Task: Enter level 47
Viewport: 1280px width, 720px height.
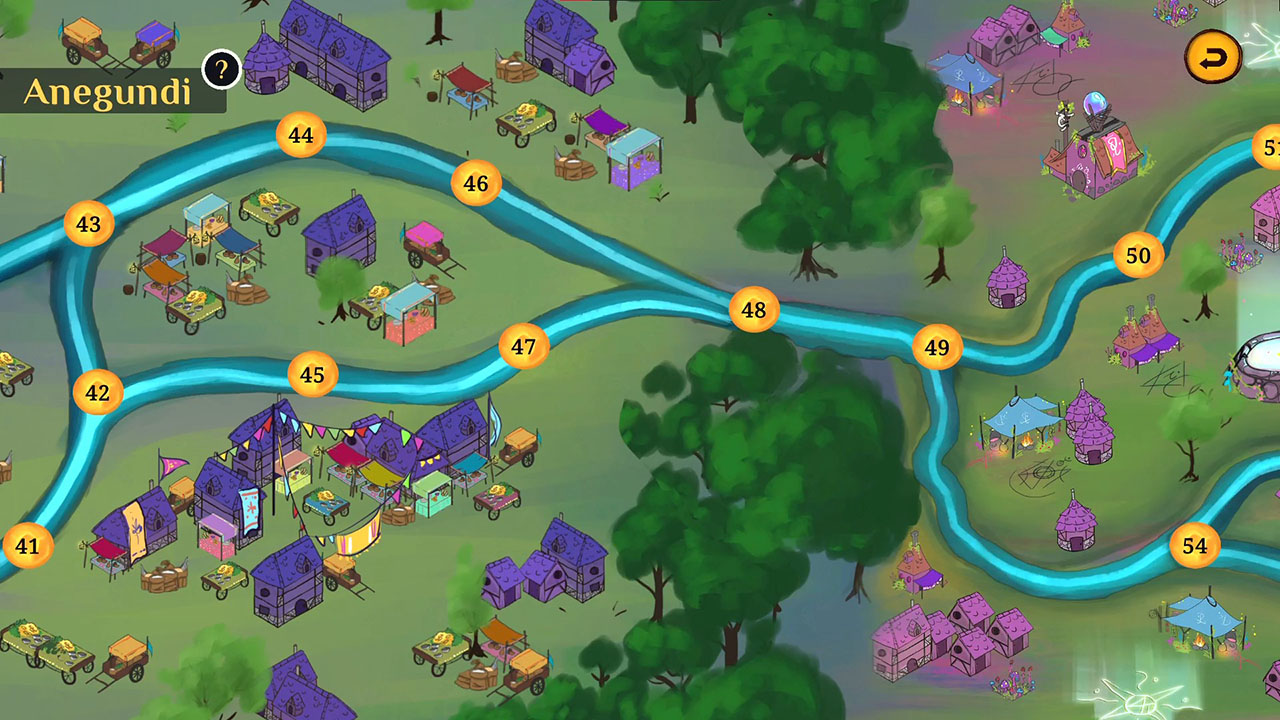Action: pos(524,347)
